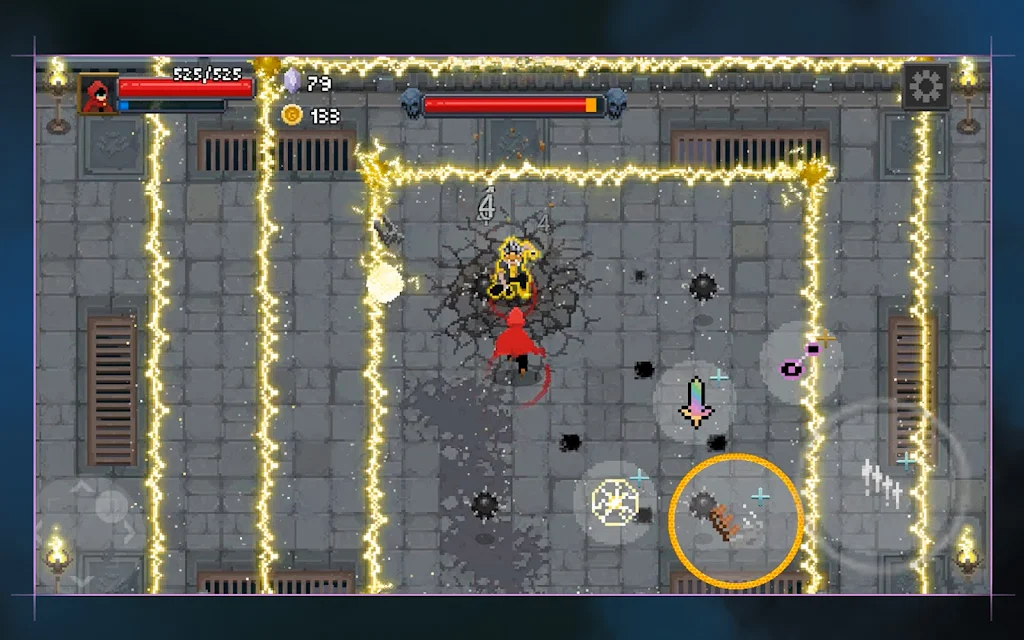Activate the rainbow sword skill
This screenshot has width=1024, height=640.
point(695,401)
